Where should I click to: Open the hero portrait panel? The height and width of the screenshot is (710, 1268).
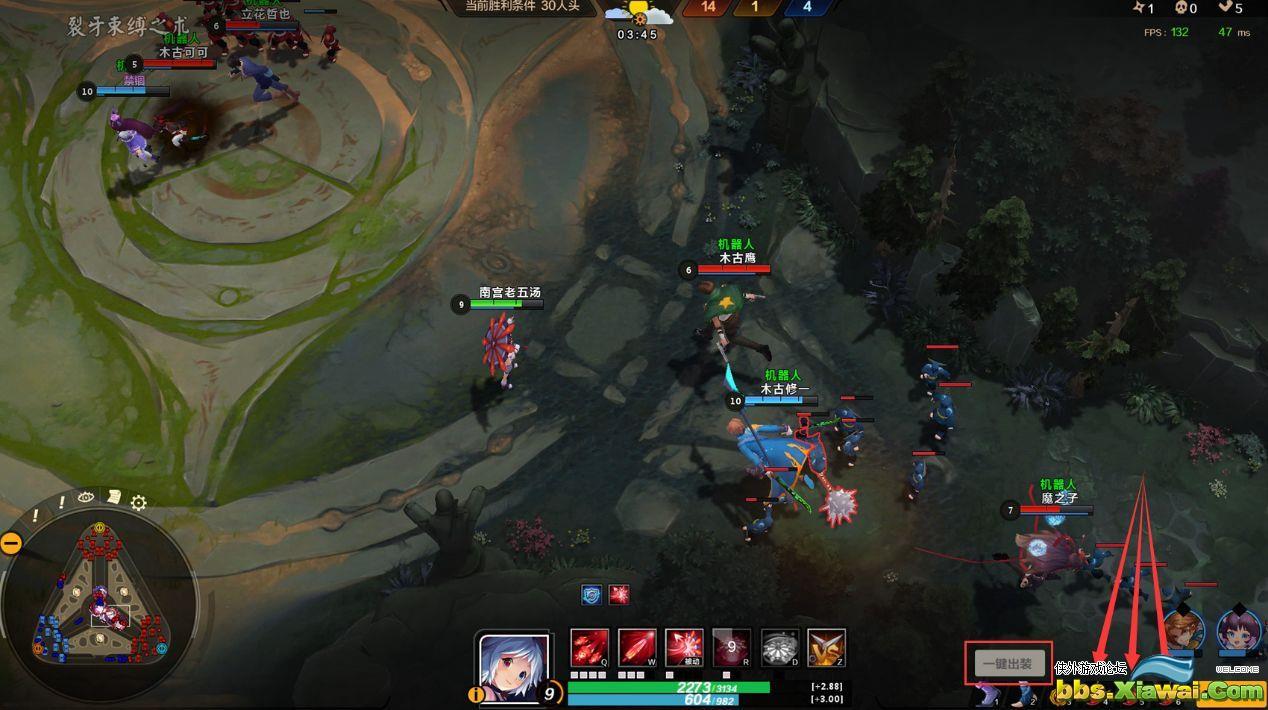514,664
